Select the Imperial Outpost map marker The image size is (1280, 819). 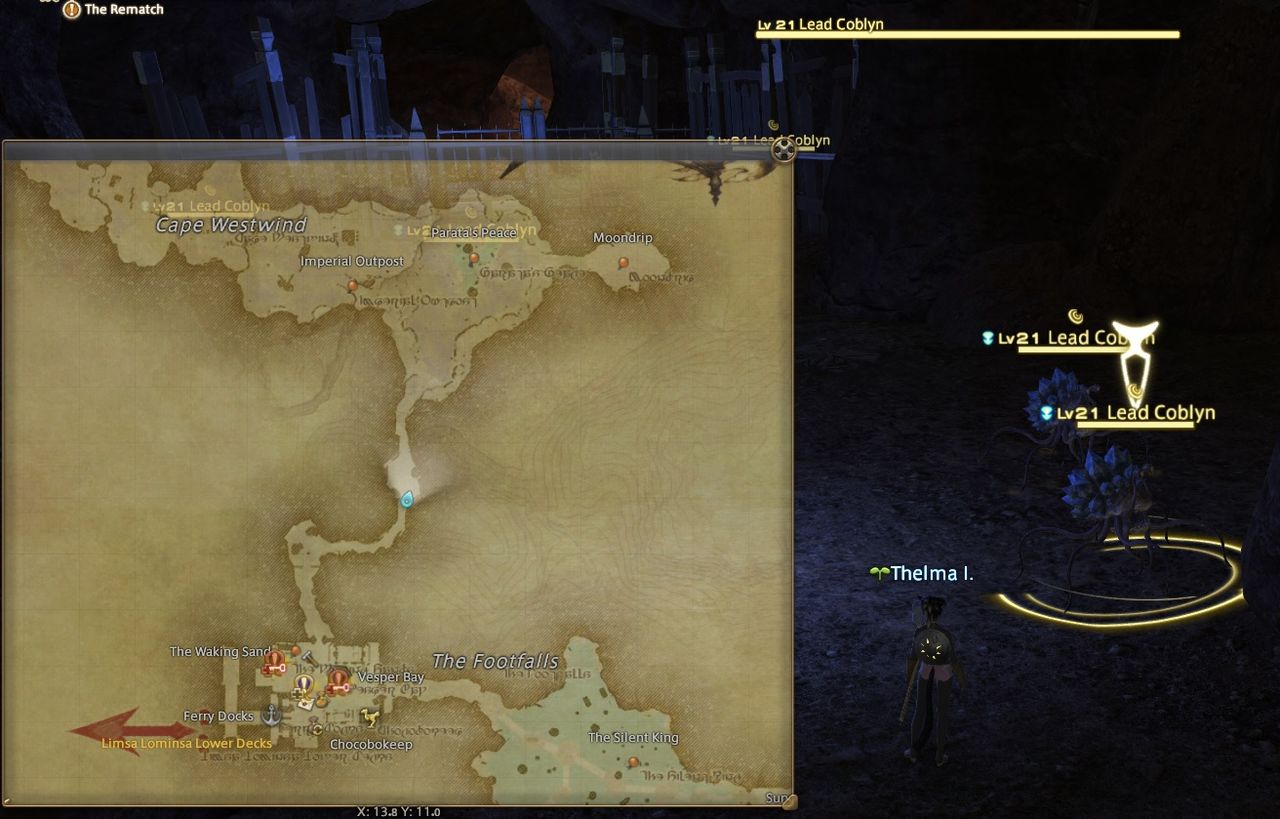[352, 286]
